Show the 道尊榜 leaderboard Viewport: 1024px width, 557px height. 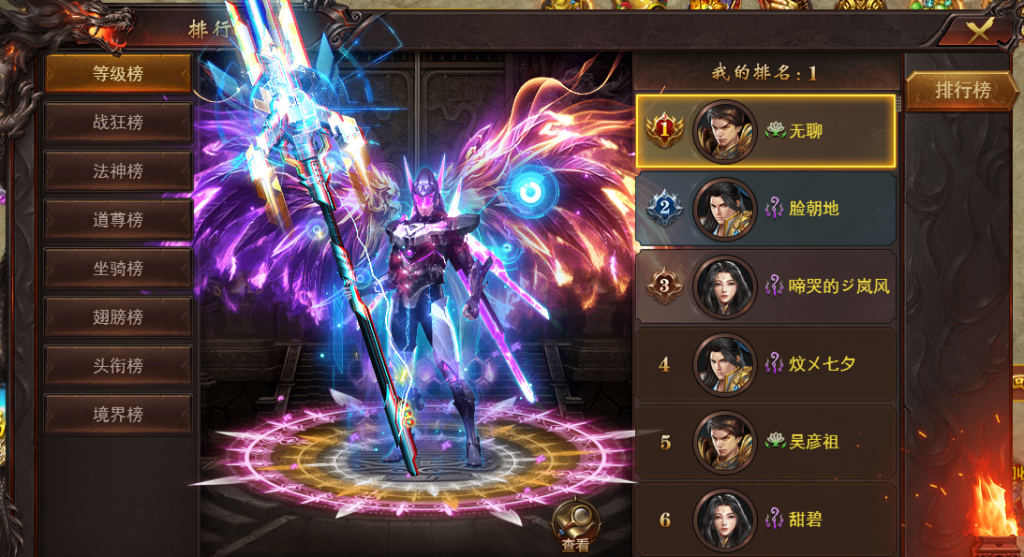point(118,220)
